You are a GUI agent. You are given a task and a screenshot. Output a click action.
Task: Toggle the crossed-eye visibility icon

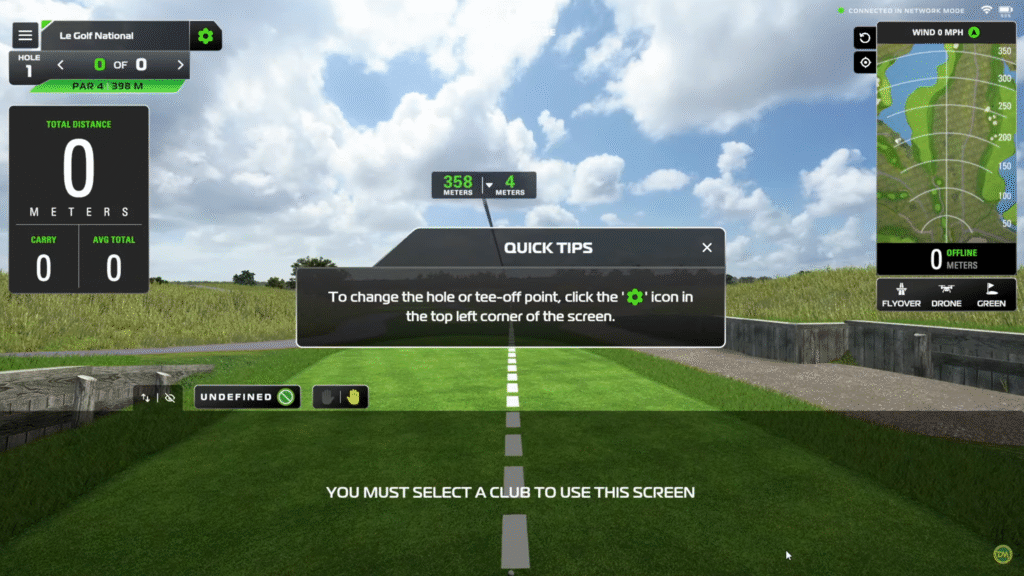tap(170, 397)
